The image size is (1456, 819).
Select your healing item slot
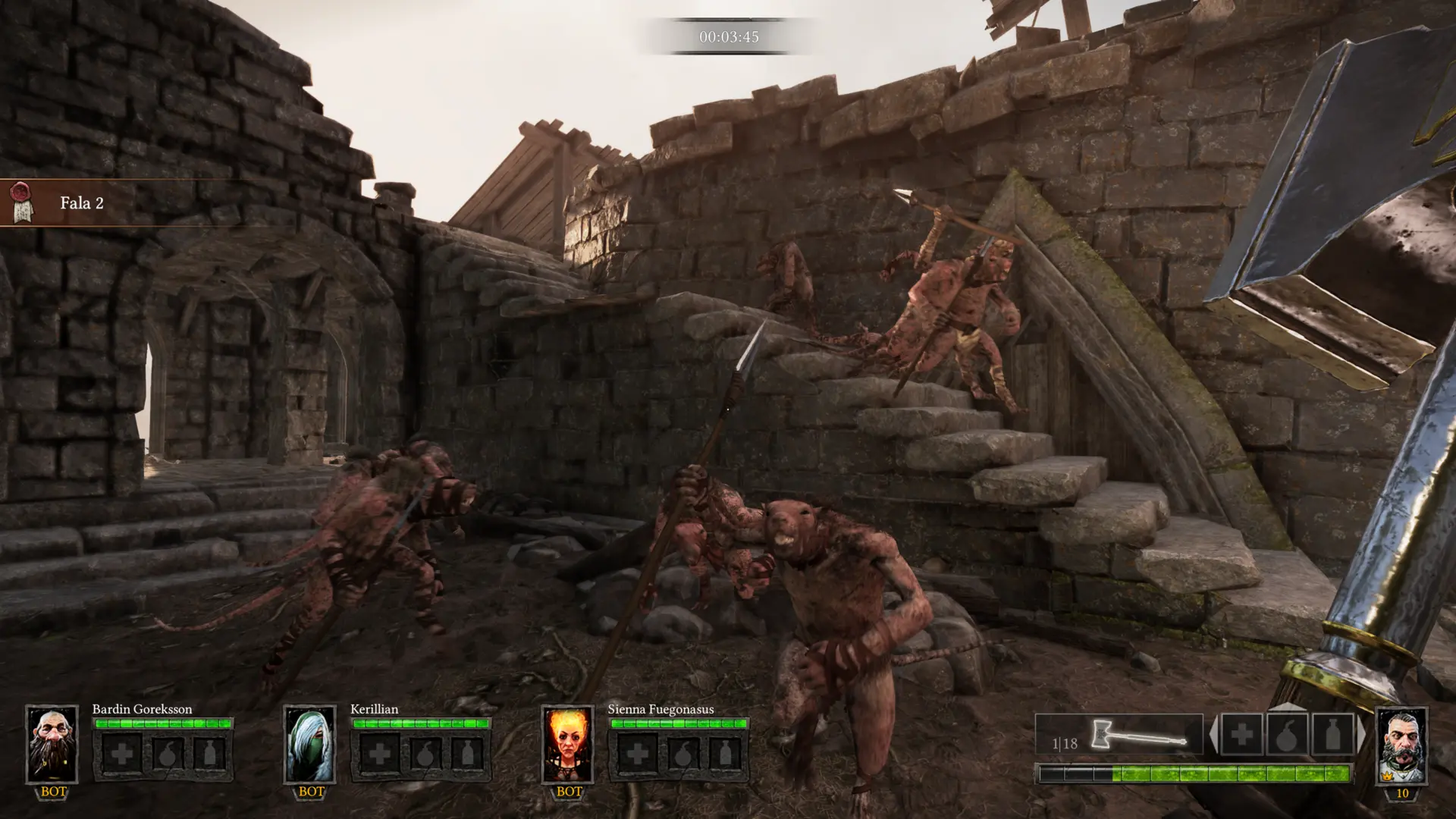[x=1241, y=734]
